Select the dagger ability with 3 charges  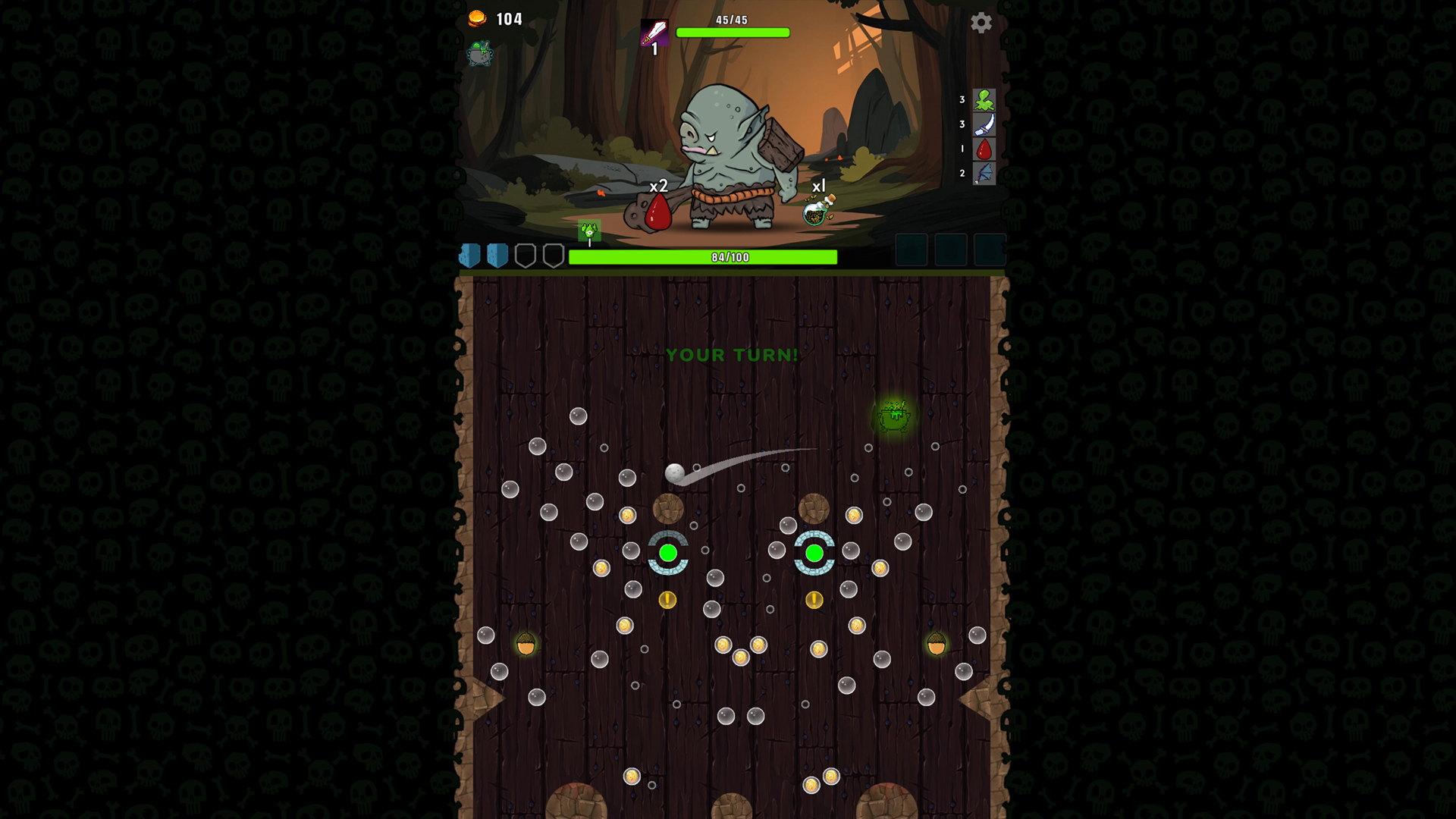[986, 124]
